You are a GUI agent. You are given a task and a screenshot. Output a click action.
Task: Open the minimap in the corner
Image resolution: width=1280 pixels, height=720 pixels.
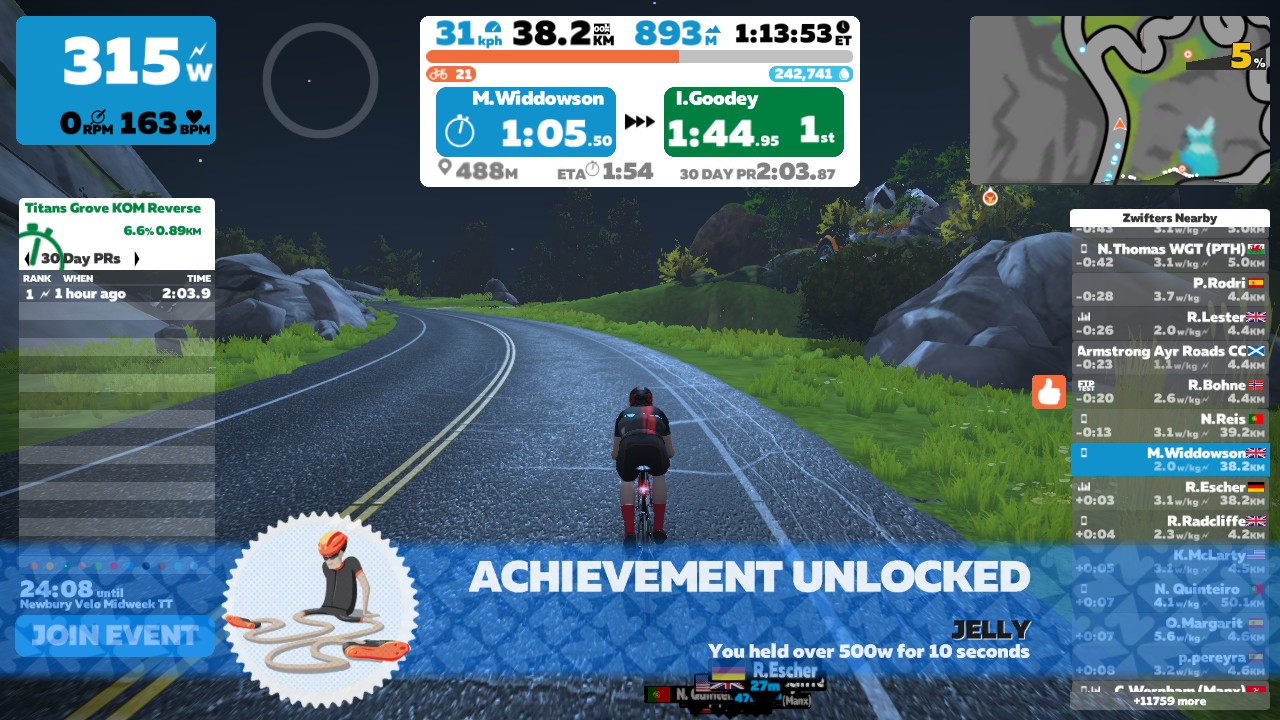pyautogui.click(x=1119, y=100)
